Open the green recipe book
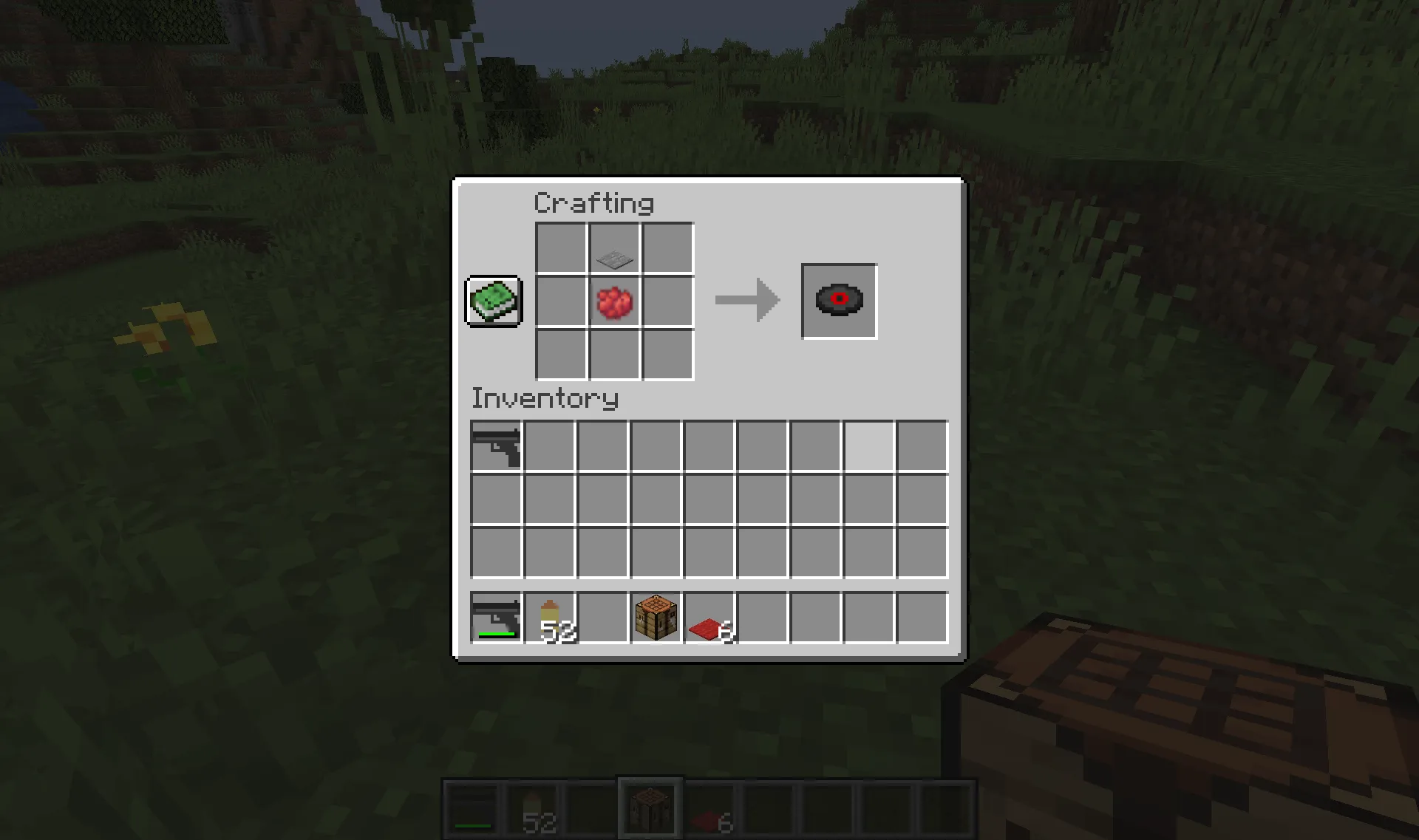 click(493, 301)
